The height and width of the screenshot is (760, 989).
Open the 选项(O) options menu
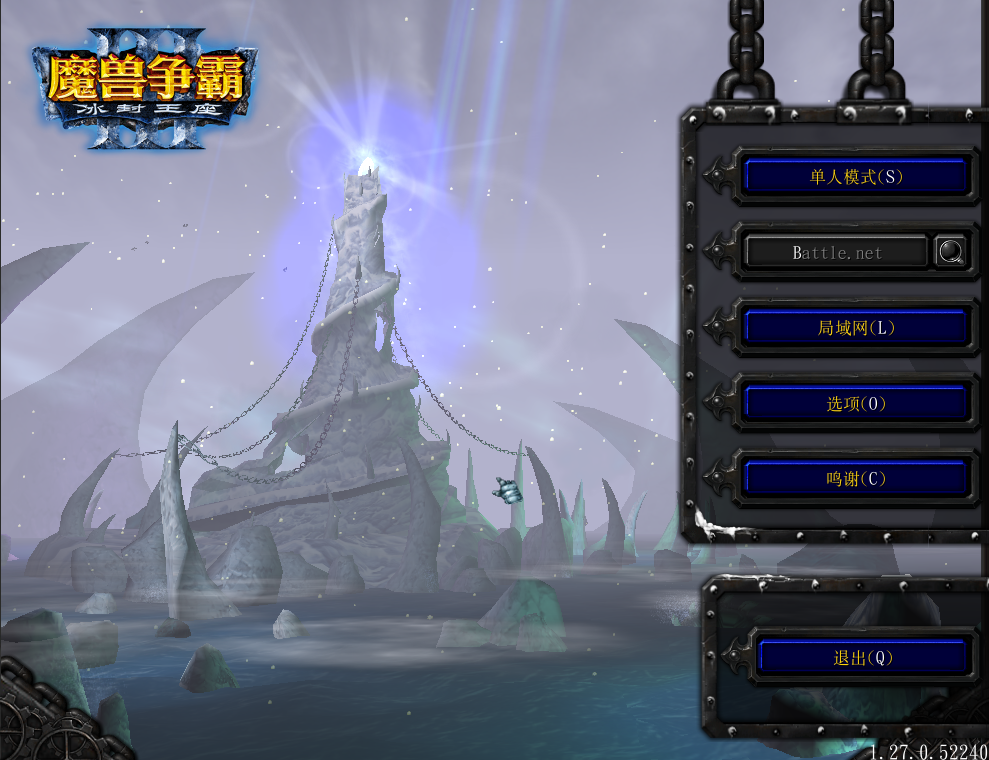coord(855,403)
